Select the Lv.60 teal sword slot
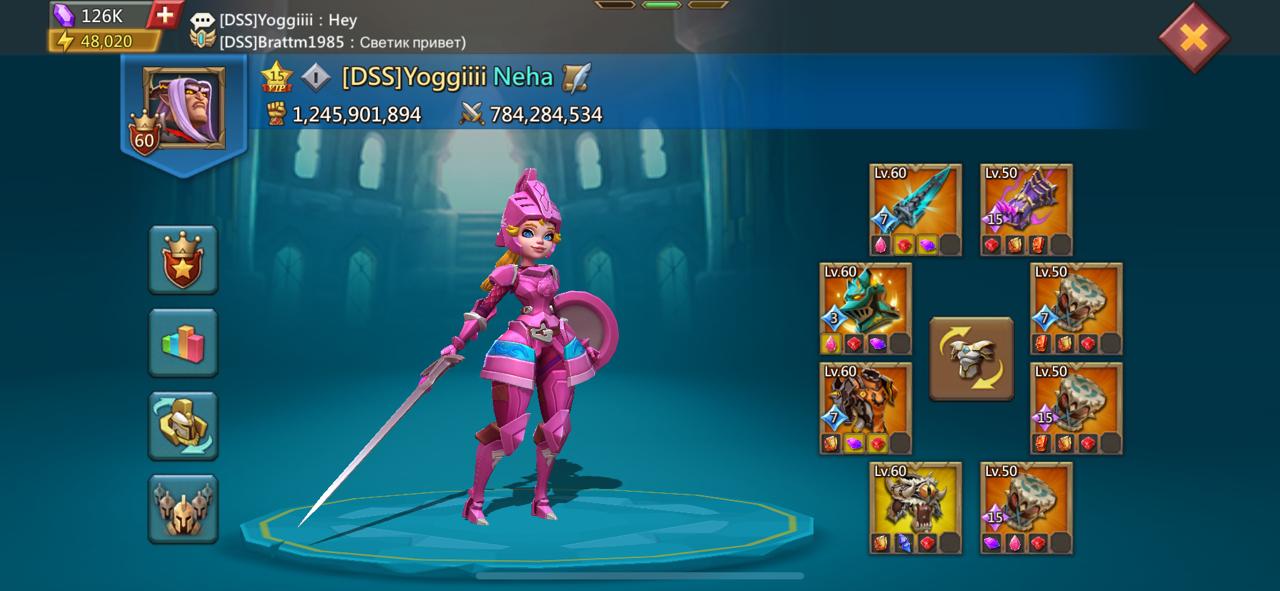 coord(915,209)
